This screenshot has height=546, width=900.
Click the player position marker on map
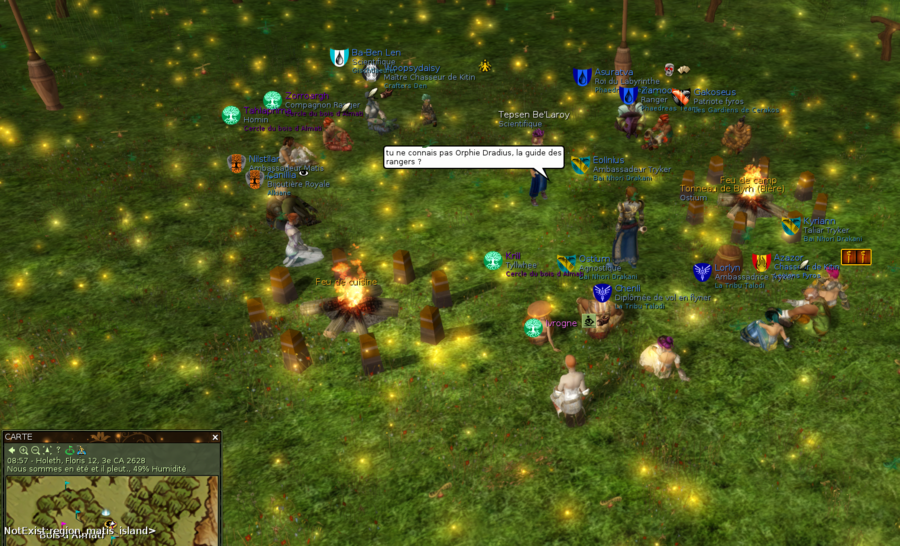[x=108, y=523]
